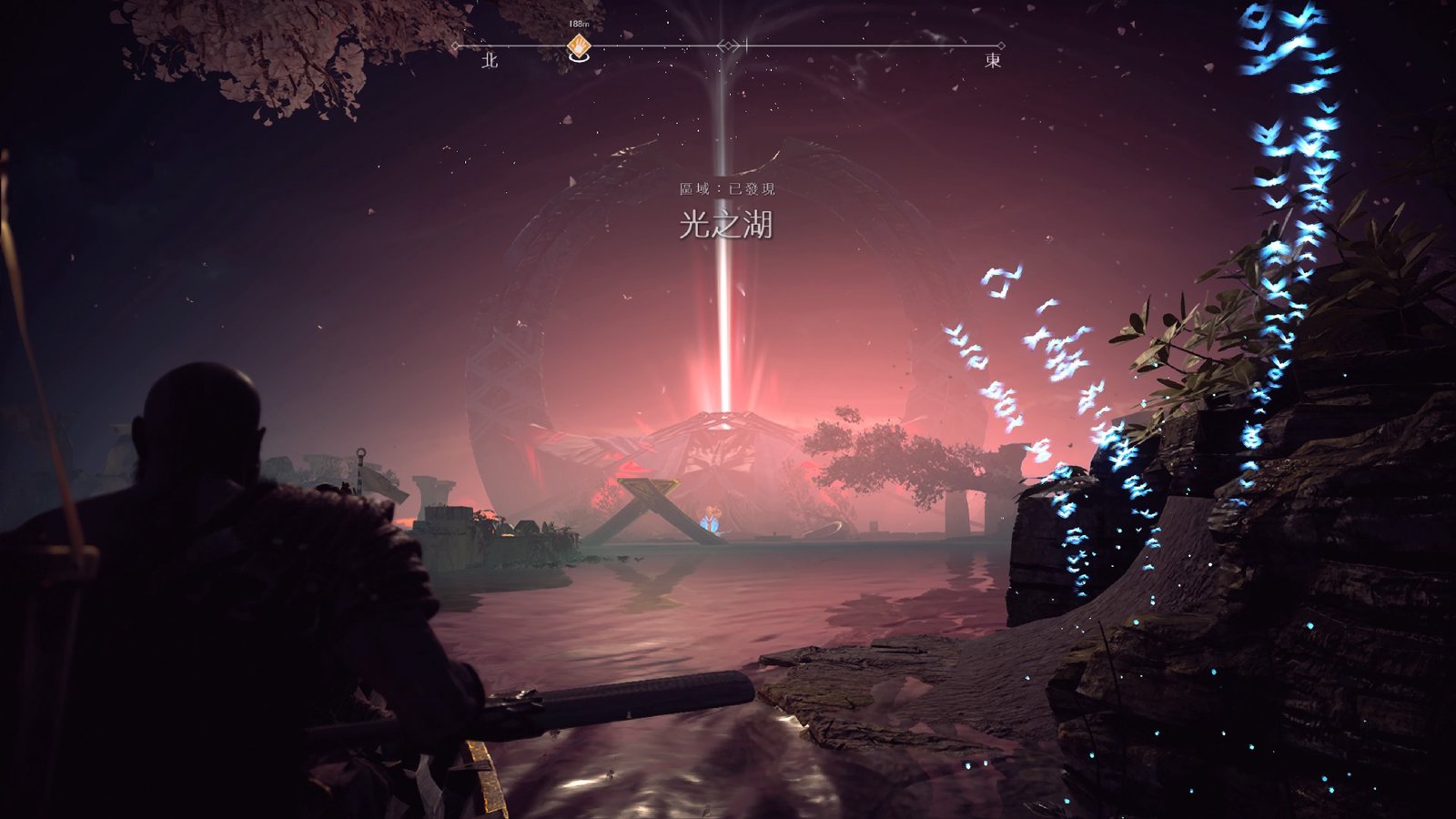Click the orange objective marker on the compass
The height and width of the screenshot is (819, 1456).
[x=577, y=45]
